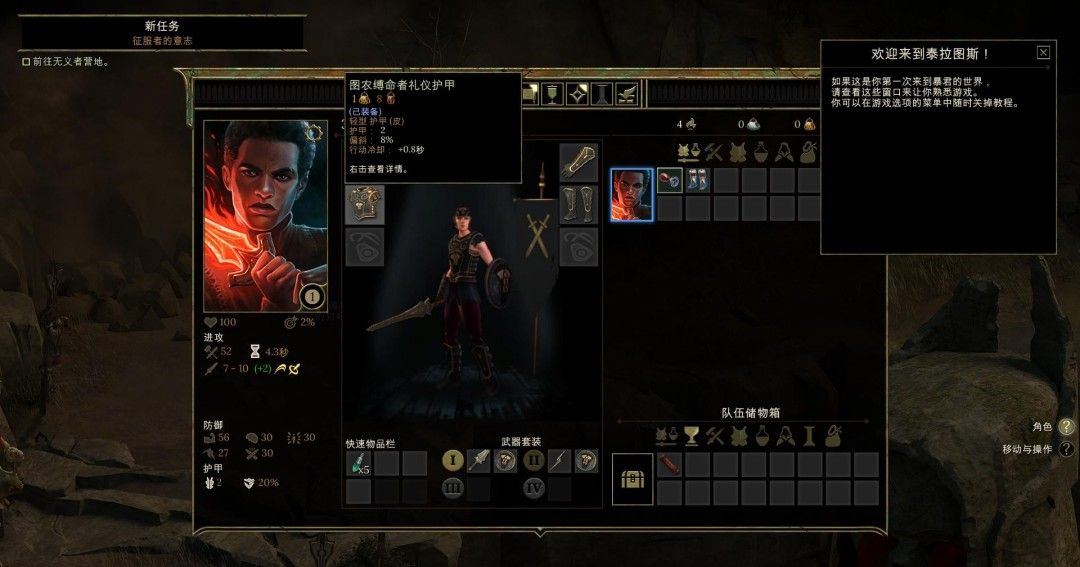This screenshot has height=567, width=1080.
Task: Open the 角色 help button
Action: [x=1067, y=427]
